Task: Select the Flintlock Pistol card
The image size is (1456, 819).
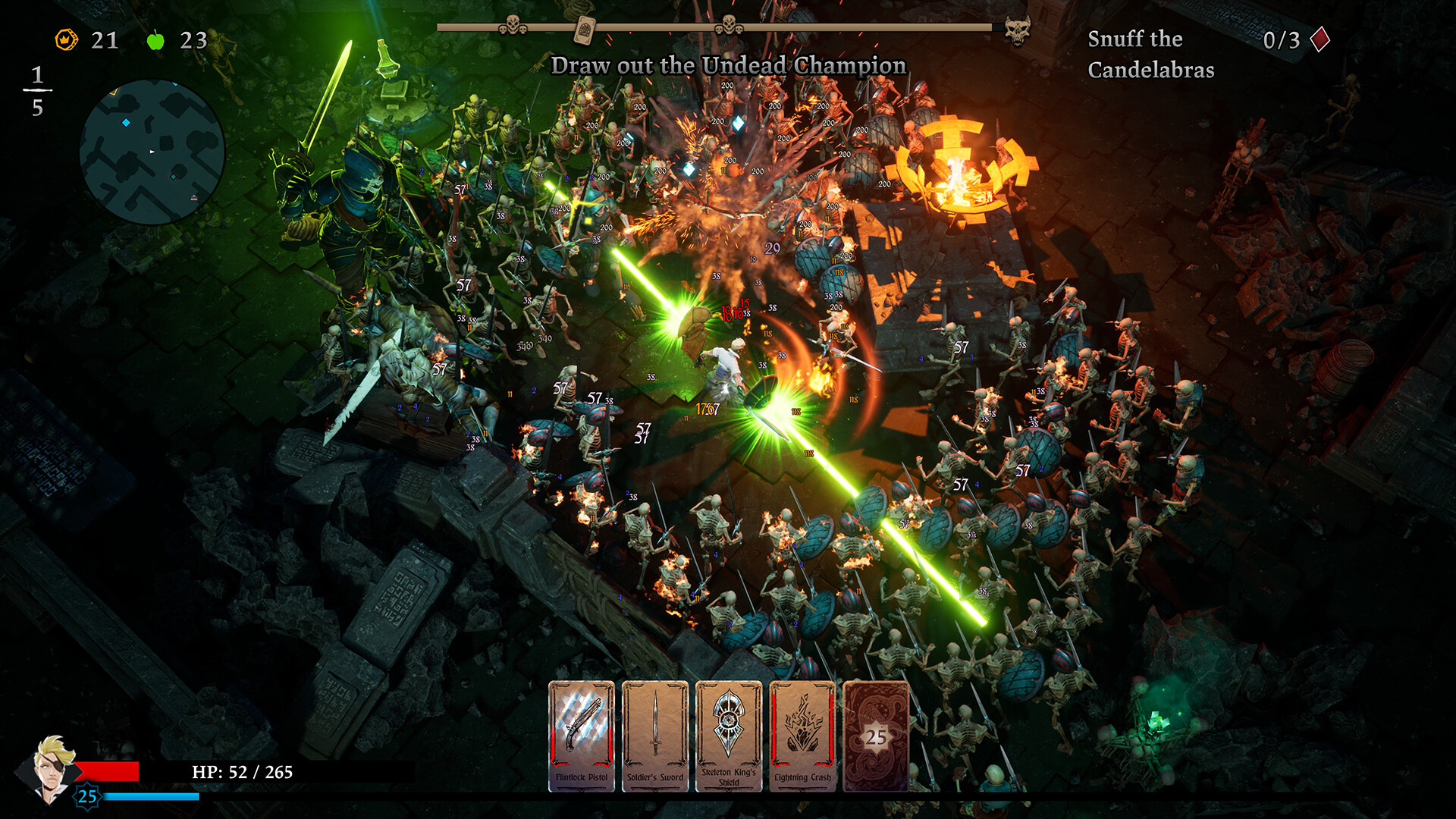Action: (x=582, y=736)
